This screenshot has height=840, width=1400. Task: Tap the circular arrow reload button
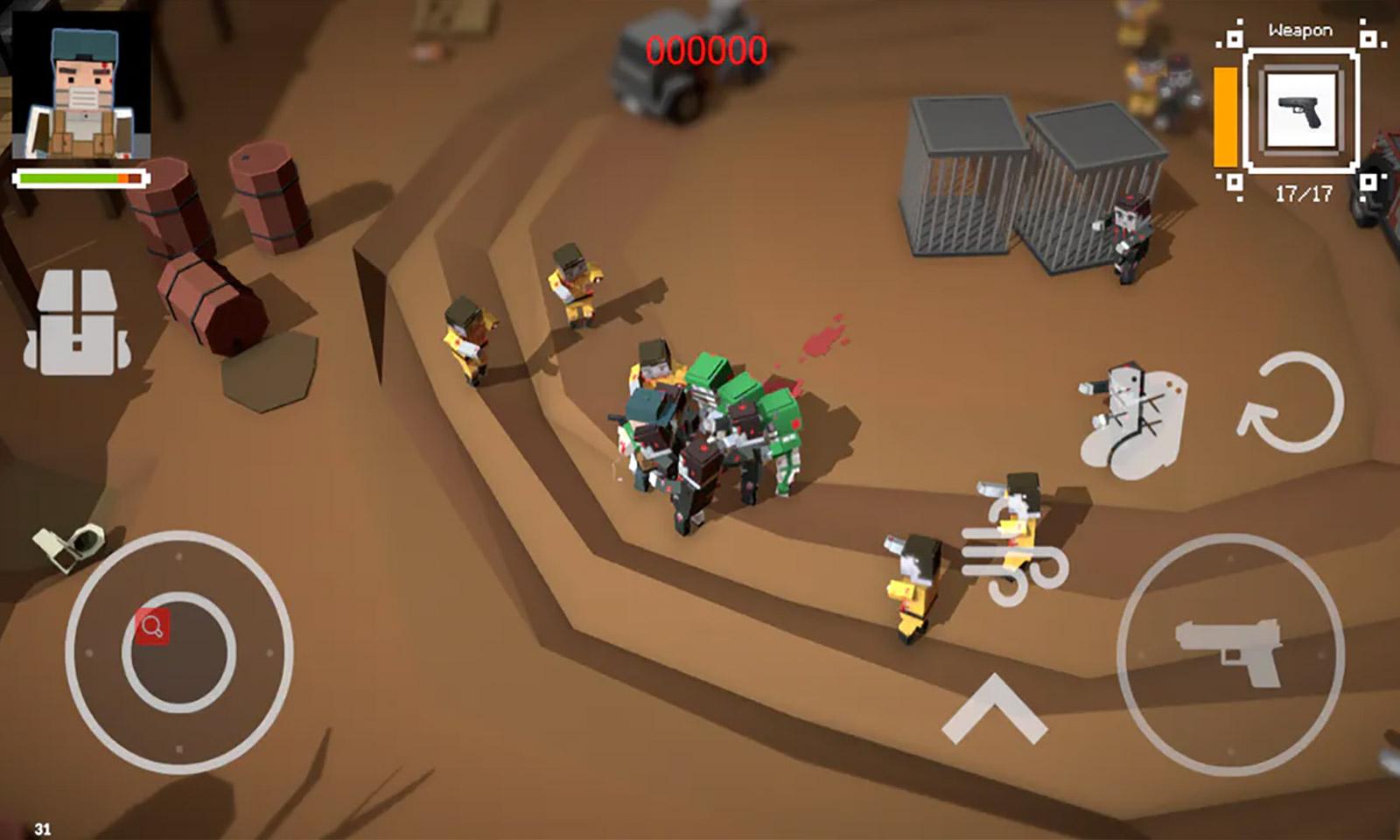(x=1291, y=403)
